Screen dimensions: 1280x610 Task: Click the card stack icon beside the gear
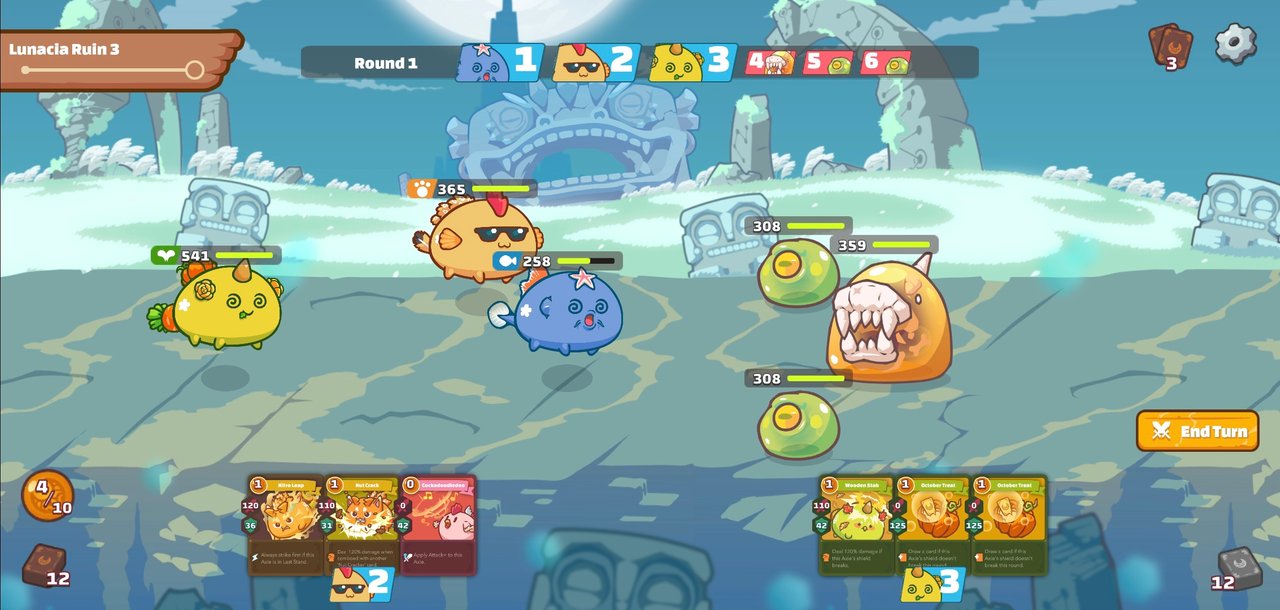pos(1170,46)
